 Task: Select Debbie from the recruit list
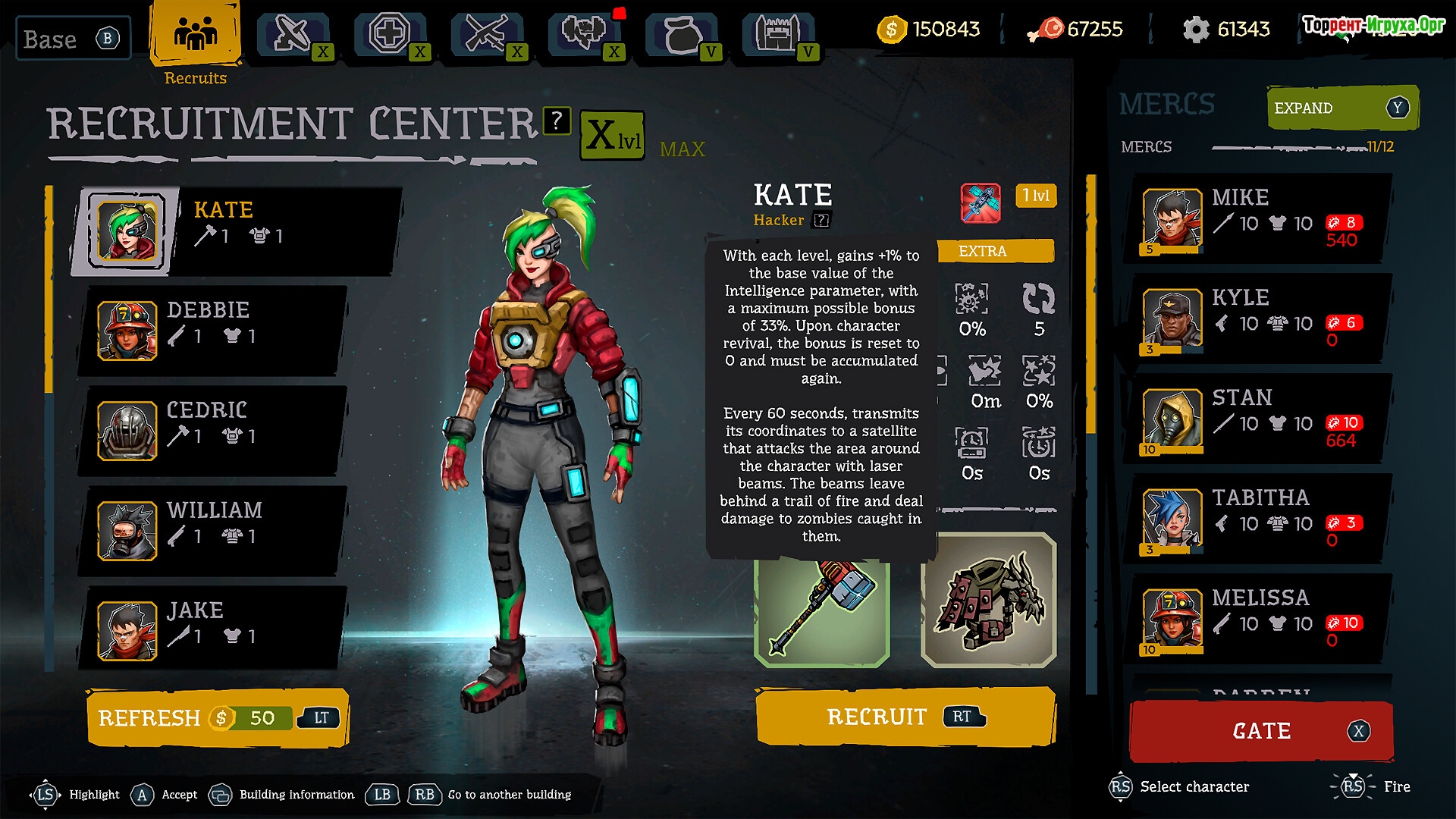[x=212, y=331]
